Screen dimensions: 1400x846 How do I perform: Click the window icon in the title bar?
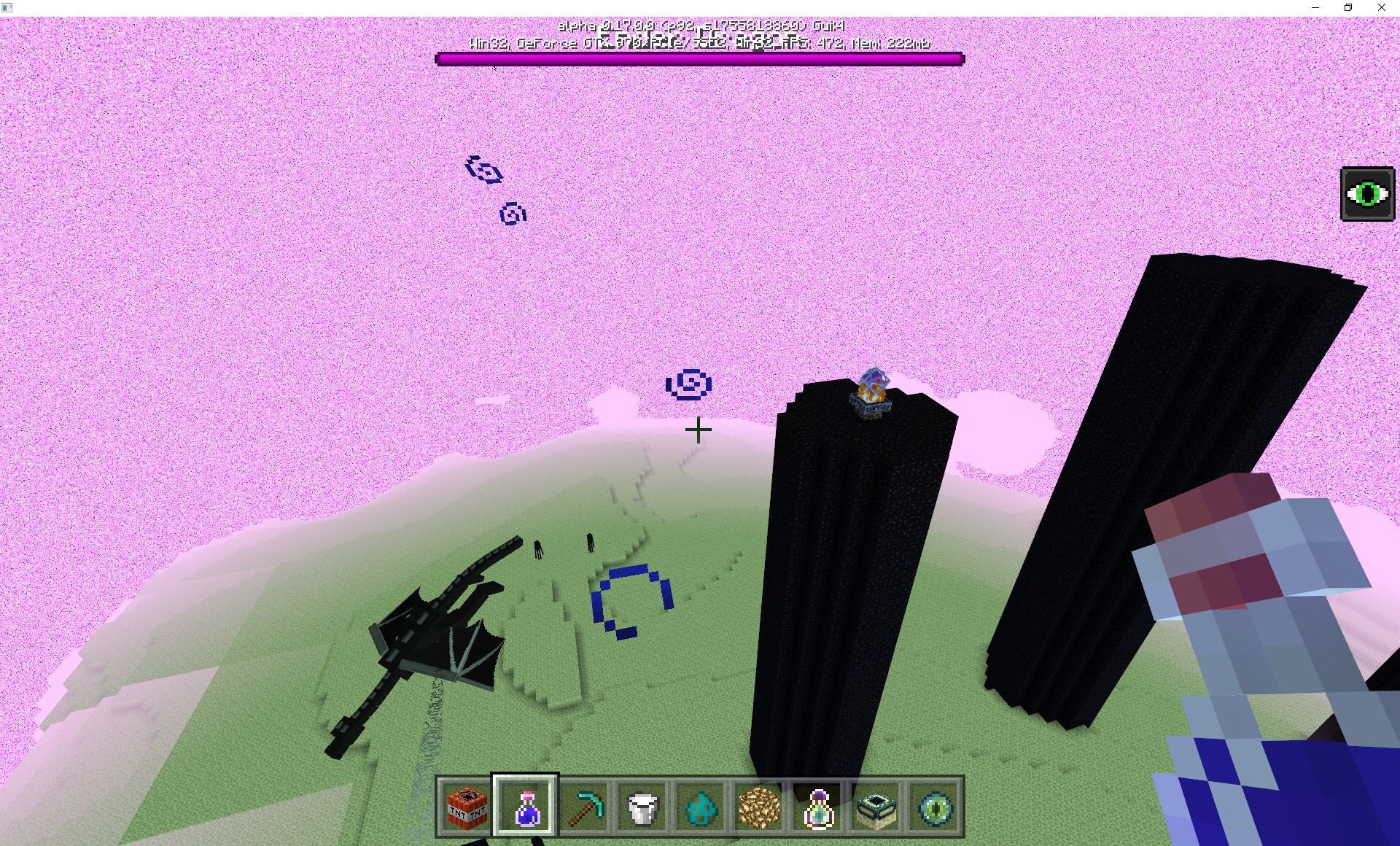[8, 7]
